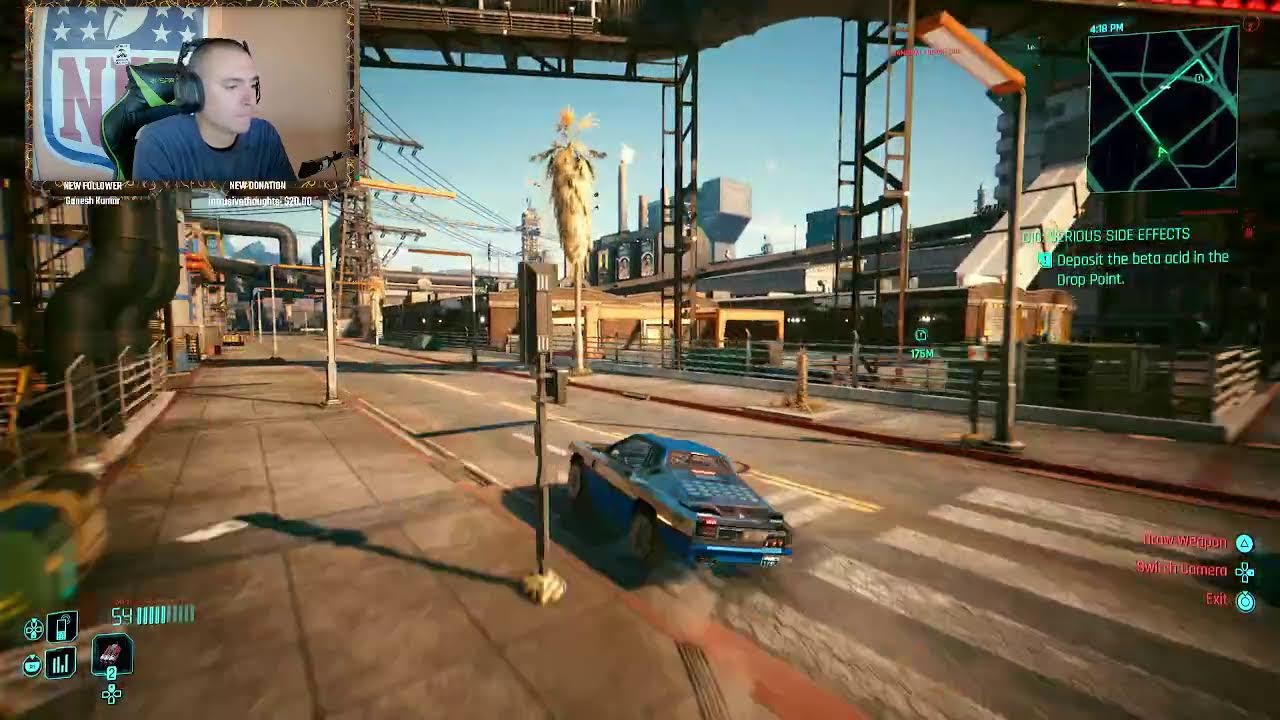Click the Draw Weapon prompt
The image size is (1280, 720).
(1185, 540)
